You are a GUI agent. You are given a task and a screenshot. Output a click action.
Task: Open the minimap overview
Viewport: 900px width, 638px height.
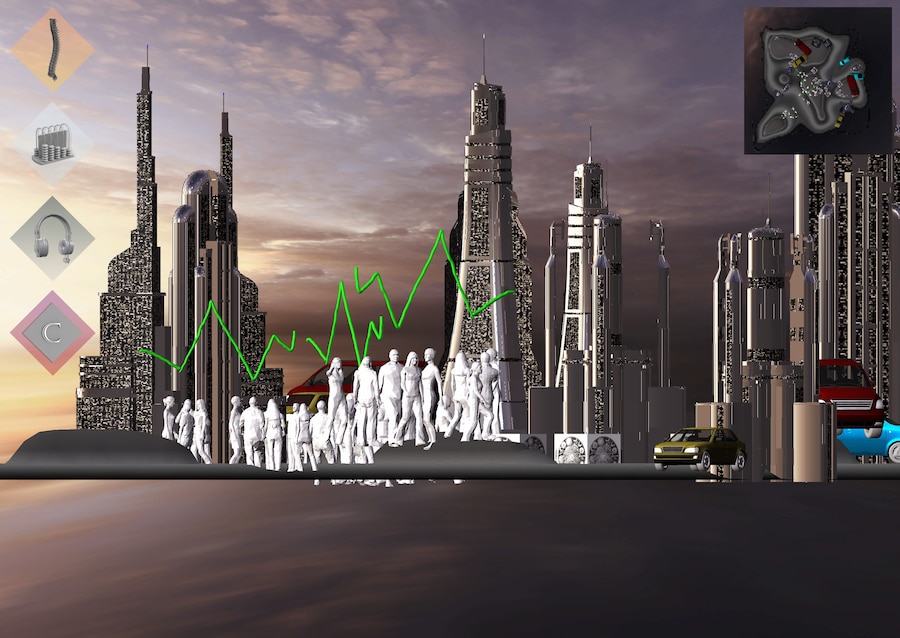pos(817,81)
